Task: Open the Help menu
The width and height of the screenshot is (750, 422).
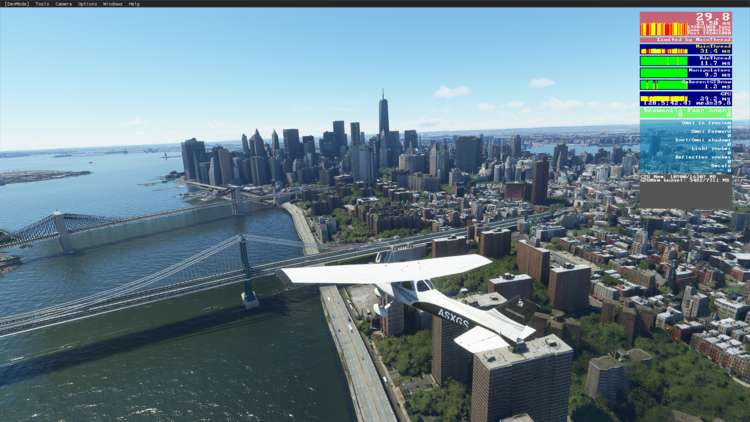Action: [x=134, y=4]
